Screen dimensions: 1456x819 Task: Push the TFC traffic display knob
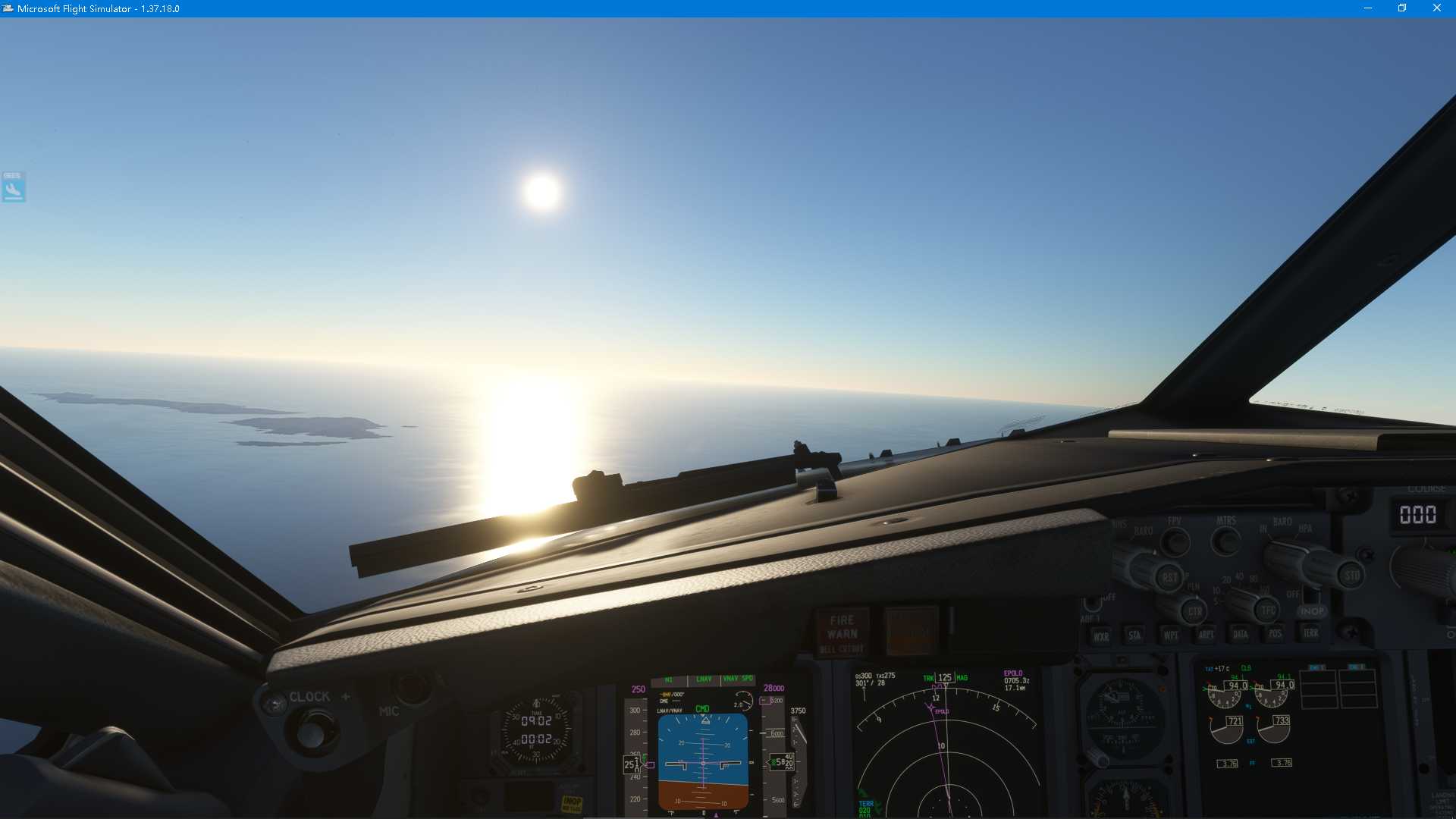point(1266,610)
